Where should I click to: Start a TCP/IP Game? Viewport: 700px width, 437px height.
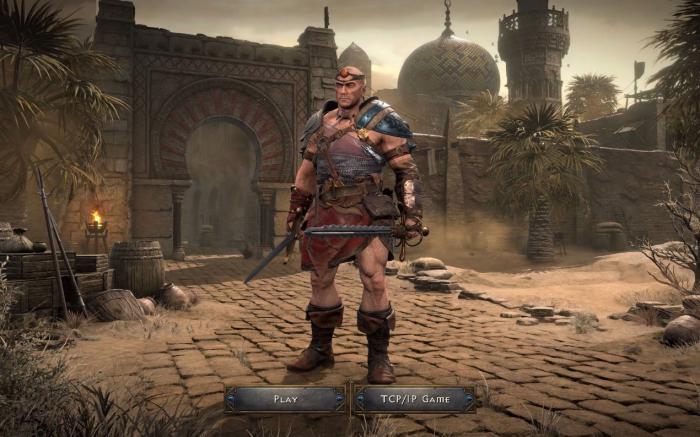click(414, 399)
